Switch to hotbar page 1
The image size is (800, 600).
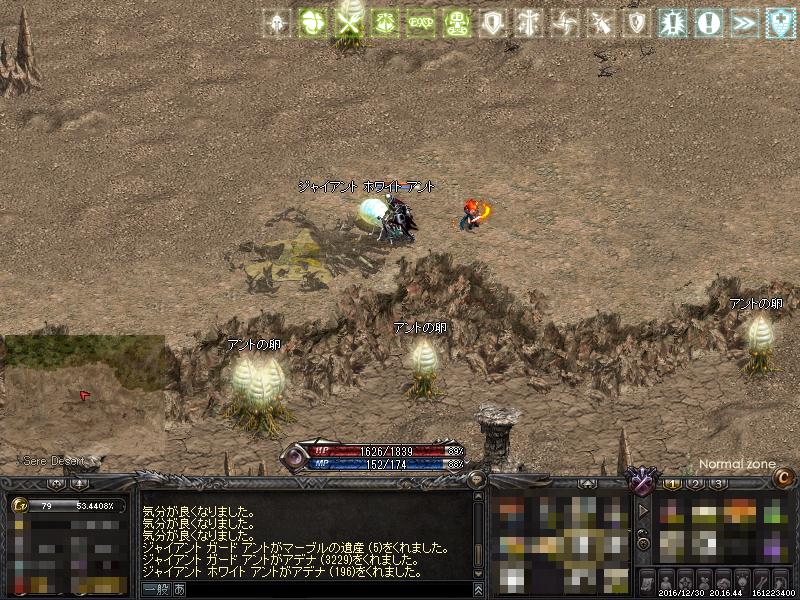point(674,484)
